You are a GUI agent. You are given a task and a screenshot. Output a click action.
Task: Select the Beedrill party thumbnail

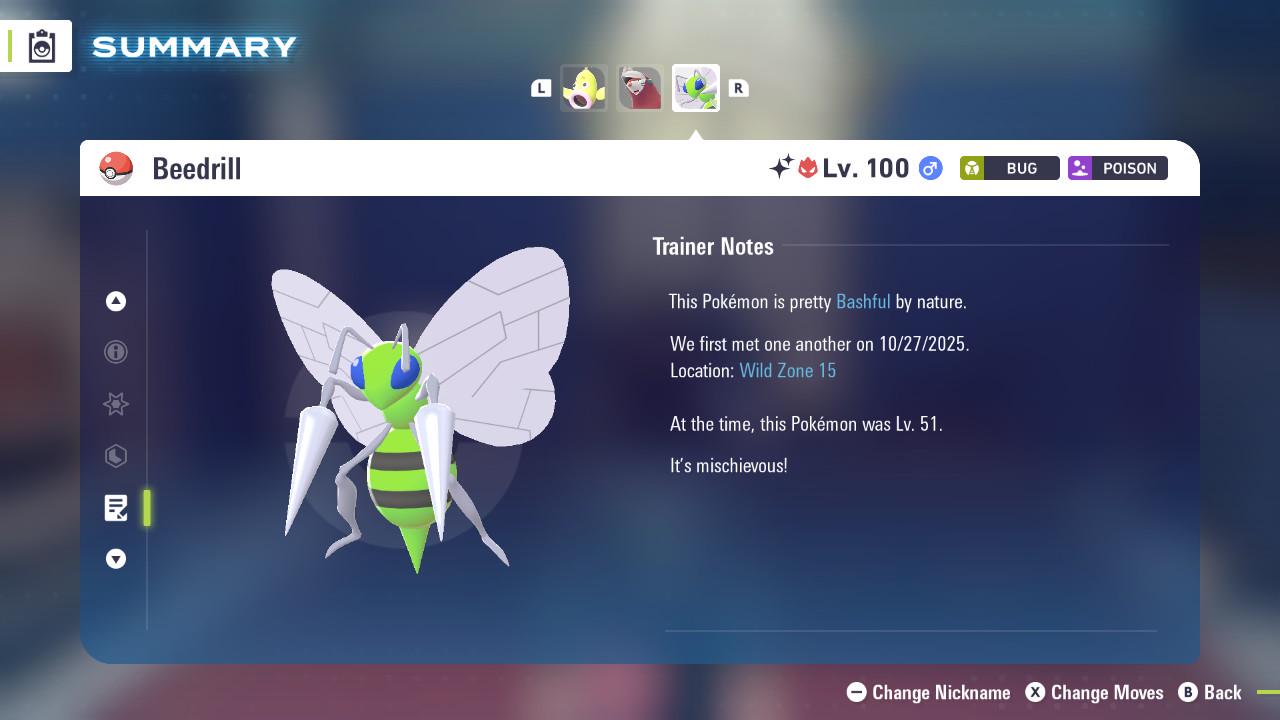[696, 88]
